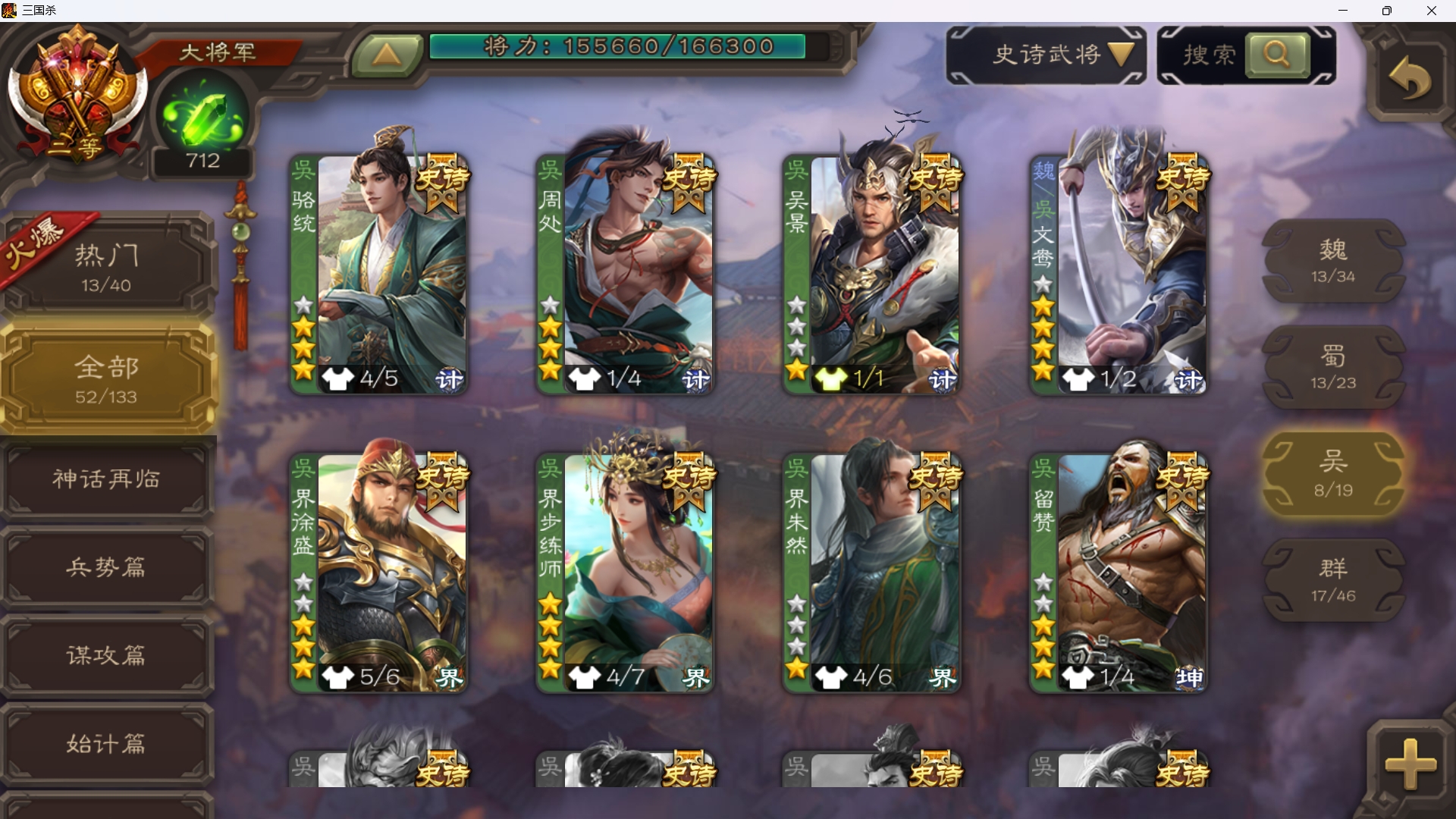The image size is (1456, 819).
Task: Open the 留赞 general card
Action: pos(1119,573)
